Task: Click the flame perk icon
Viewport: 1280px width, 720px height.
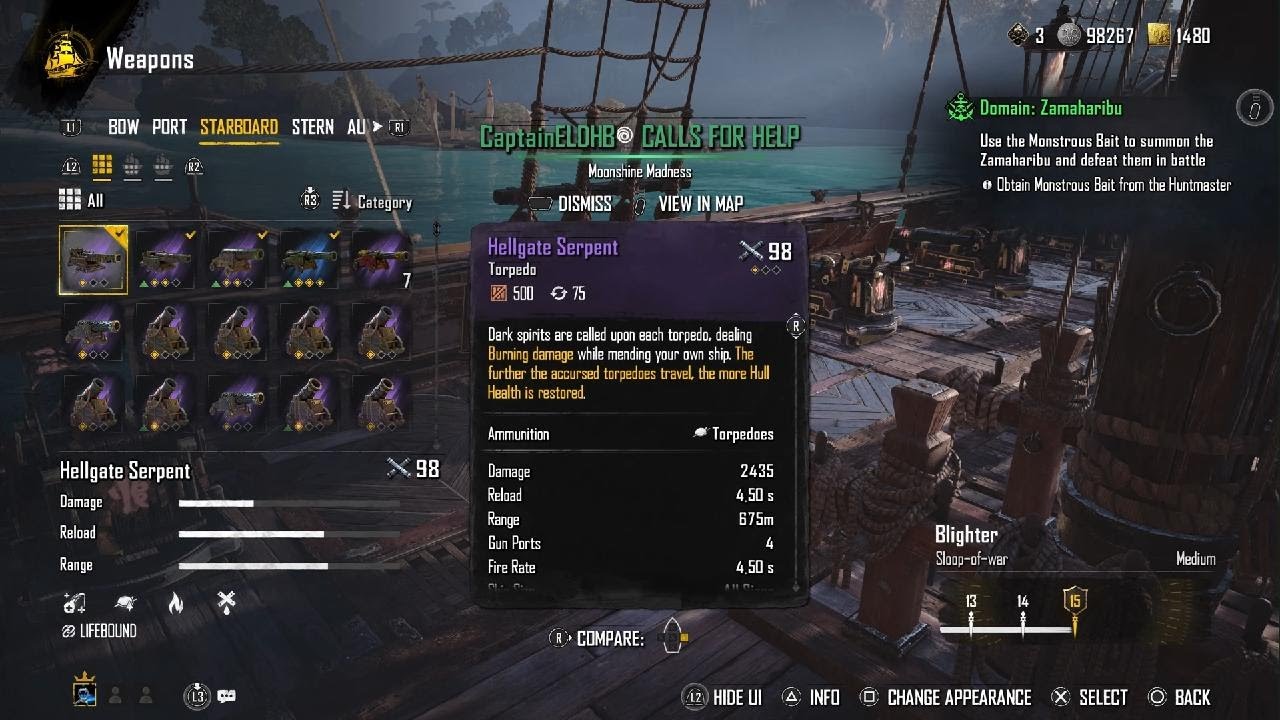Action: click(176, 602)
